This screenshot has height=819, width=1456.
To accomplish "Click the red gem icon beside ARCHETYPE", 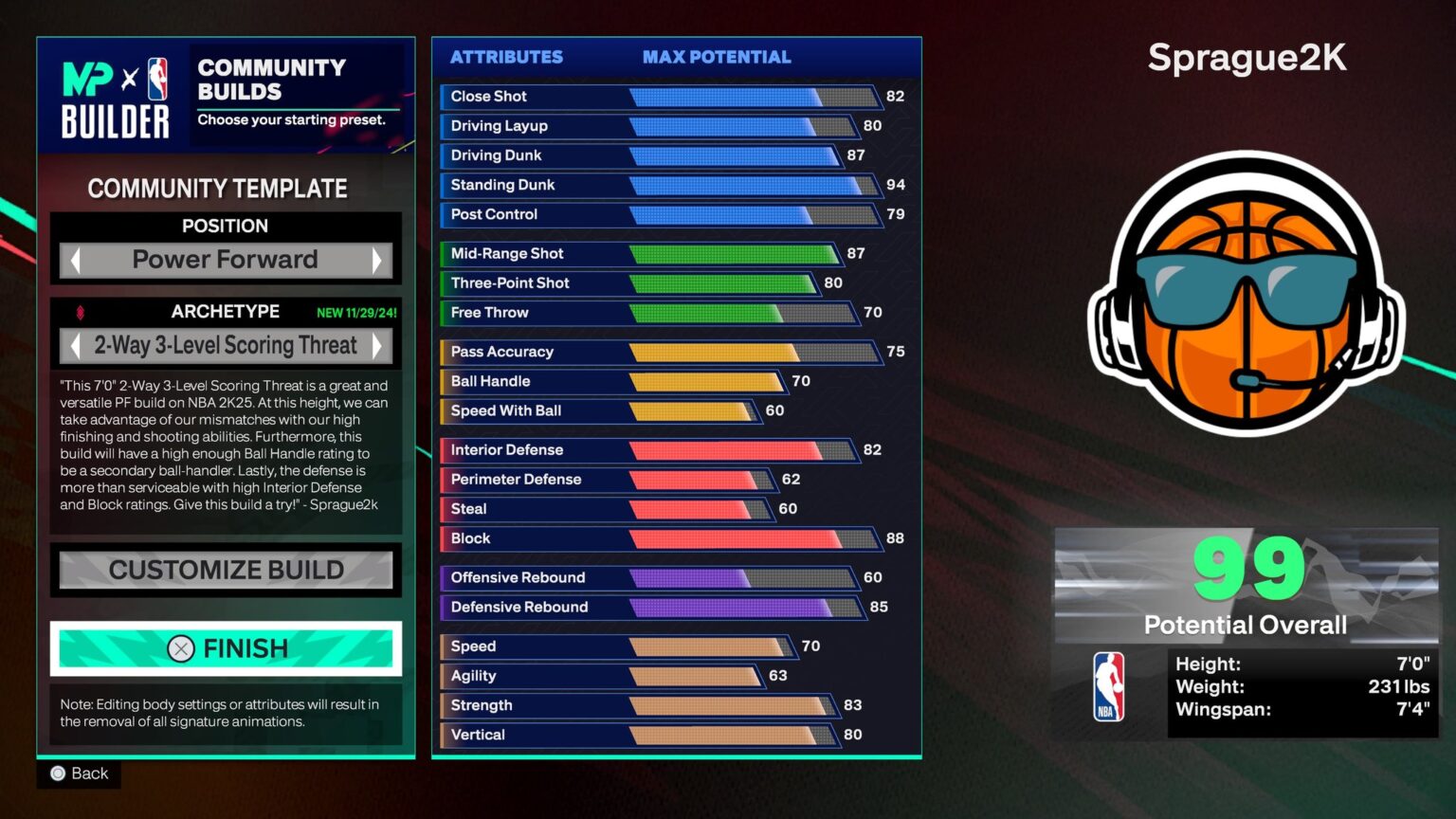I will 81,311.
